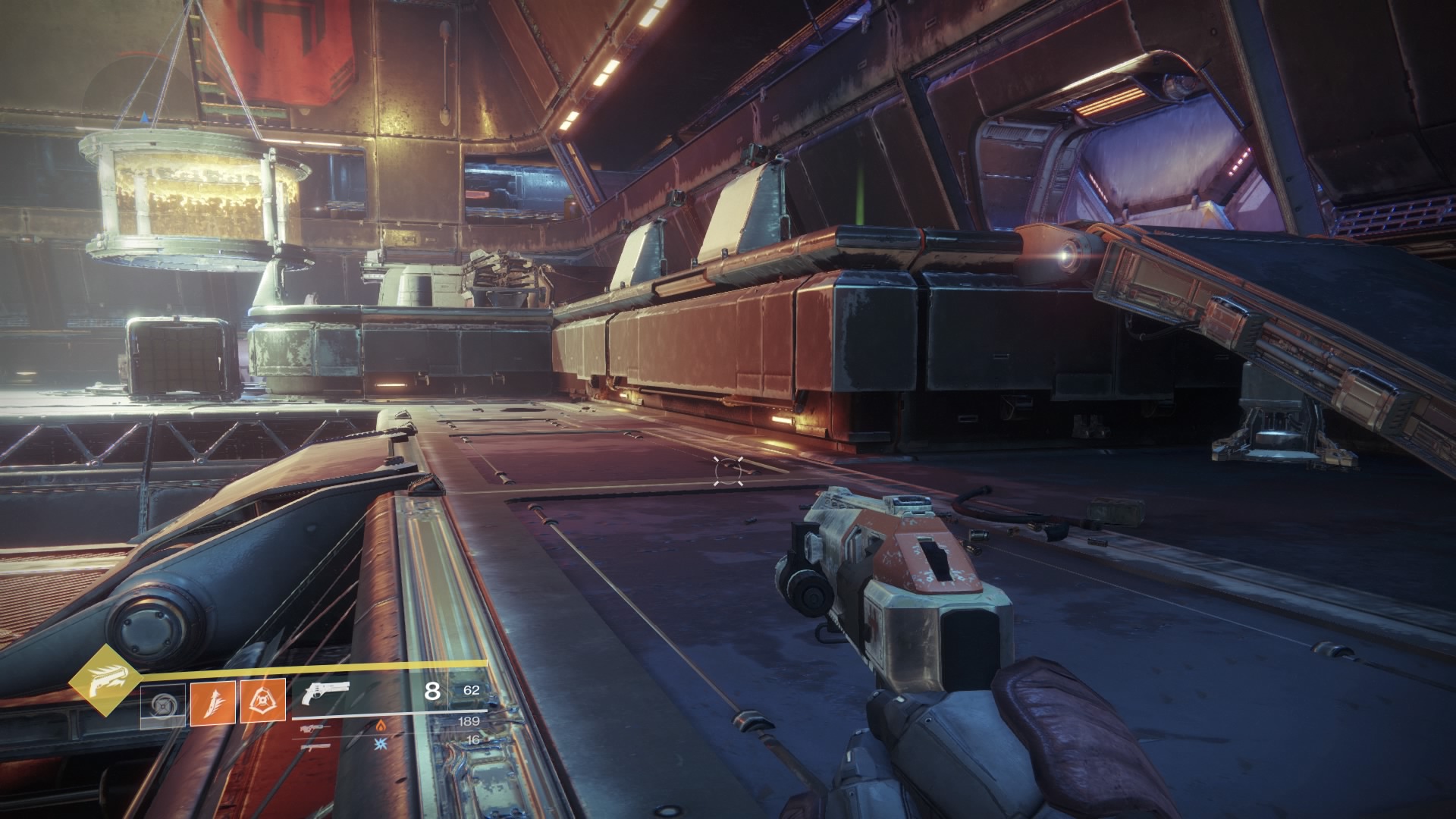Use the throwing knife melee ability
Screen dimensions: 1456x819
[x=212, y=701]
